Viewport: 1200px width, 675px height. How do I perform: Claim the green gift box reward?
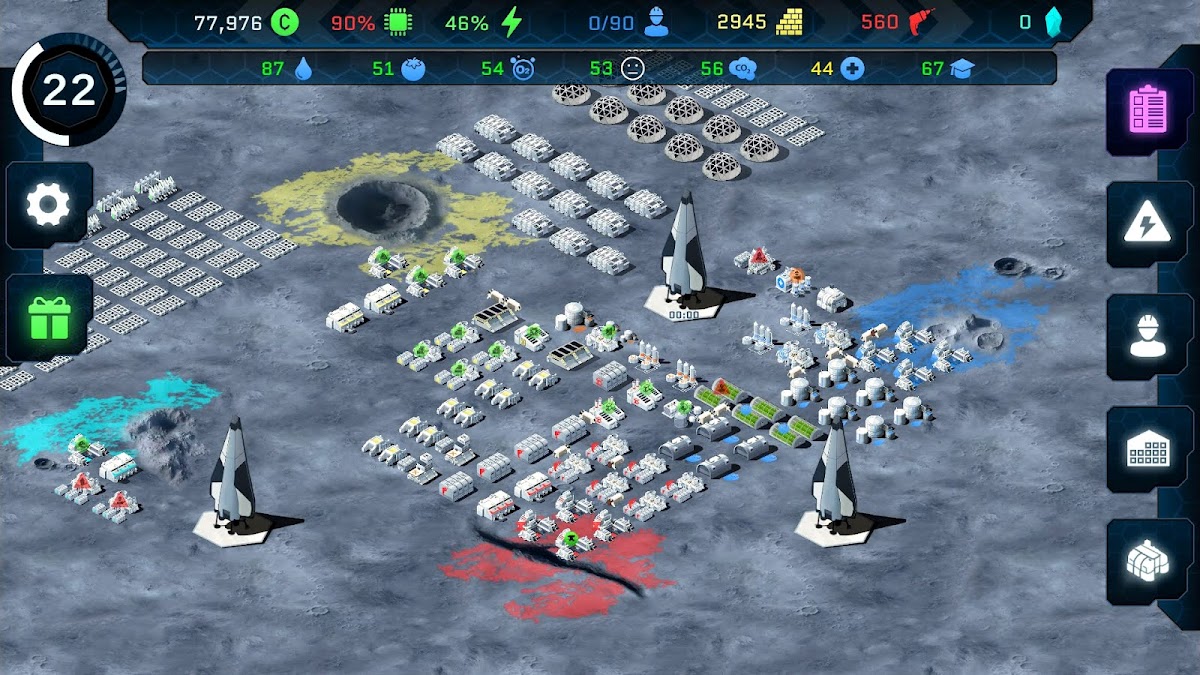click(48, 318)
